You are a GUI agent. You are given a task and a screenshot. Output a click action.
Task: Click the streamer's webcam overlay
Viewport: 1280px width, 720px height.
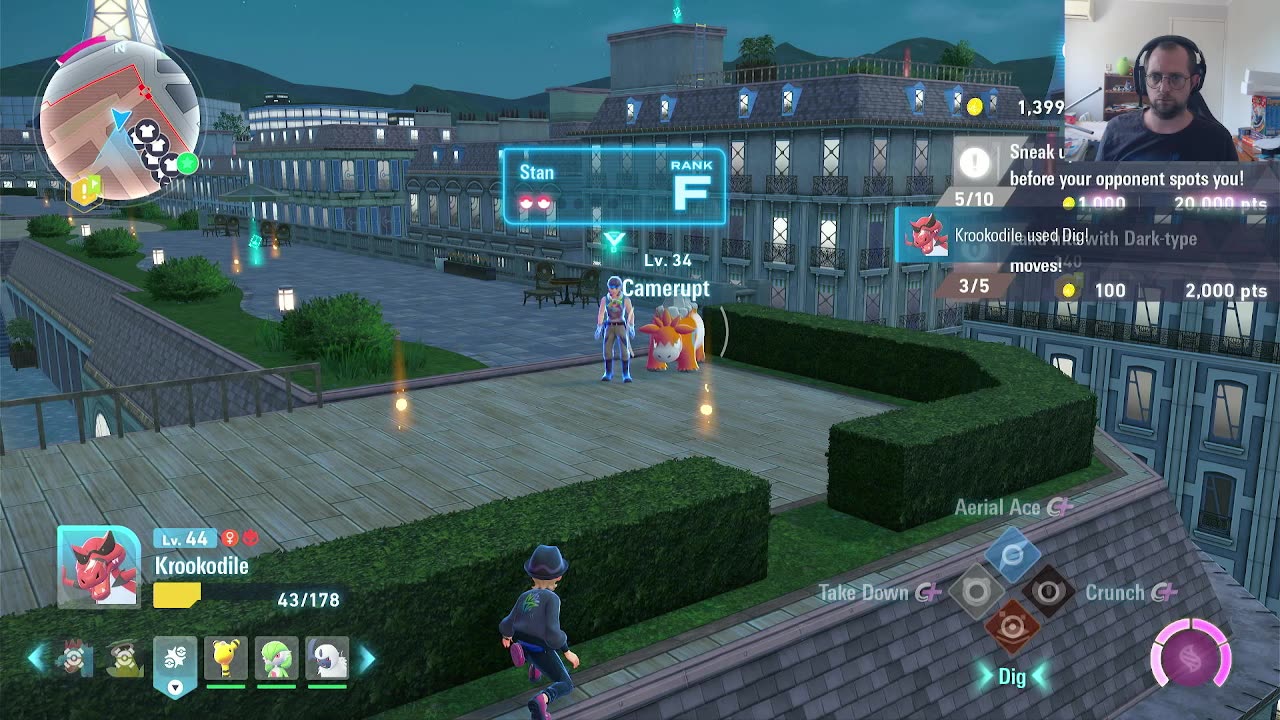(1172, 80)
